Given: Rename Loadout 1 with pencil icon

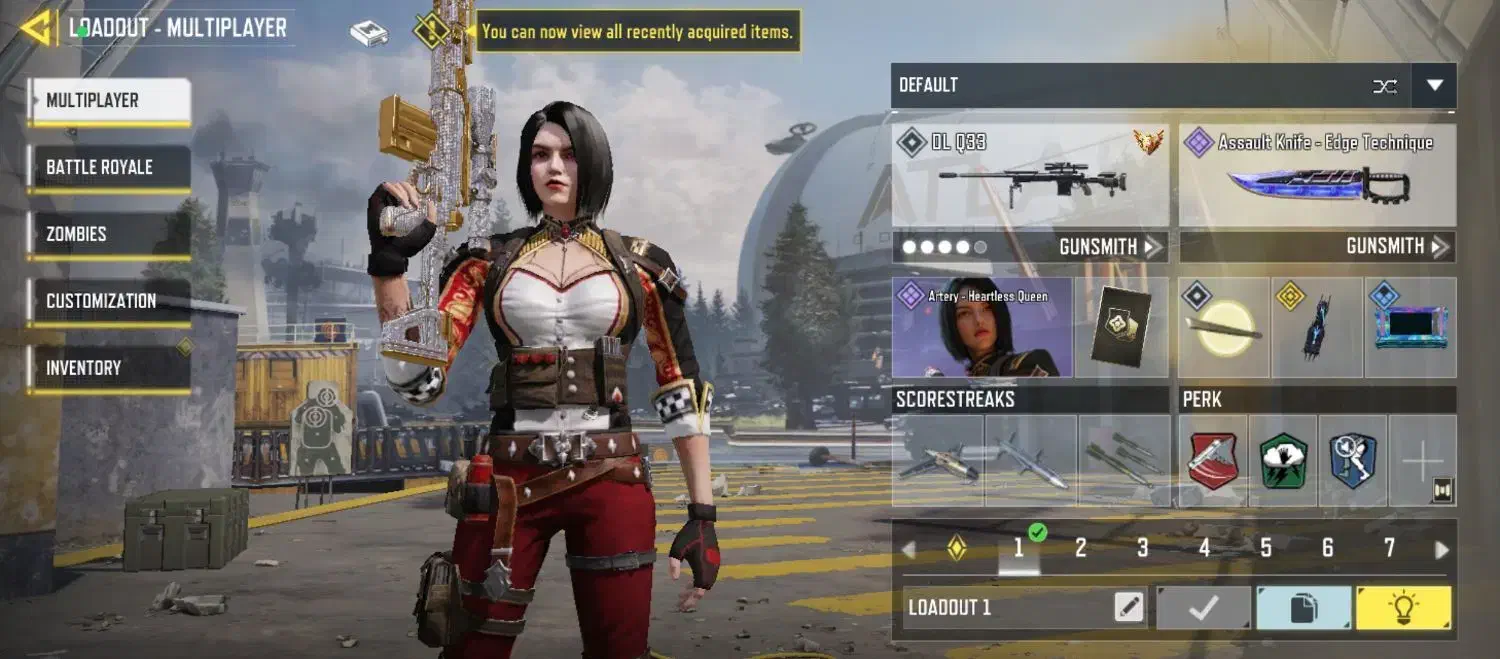Looking at the screenshot, I should [1129, 607].
